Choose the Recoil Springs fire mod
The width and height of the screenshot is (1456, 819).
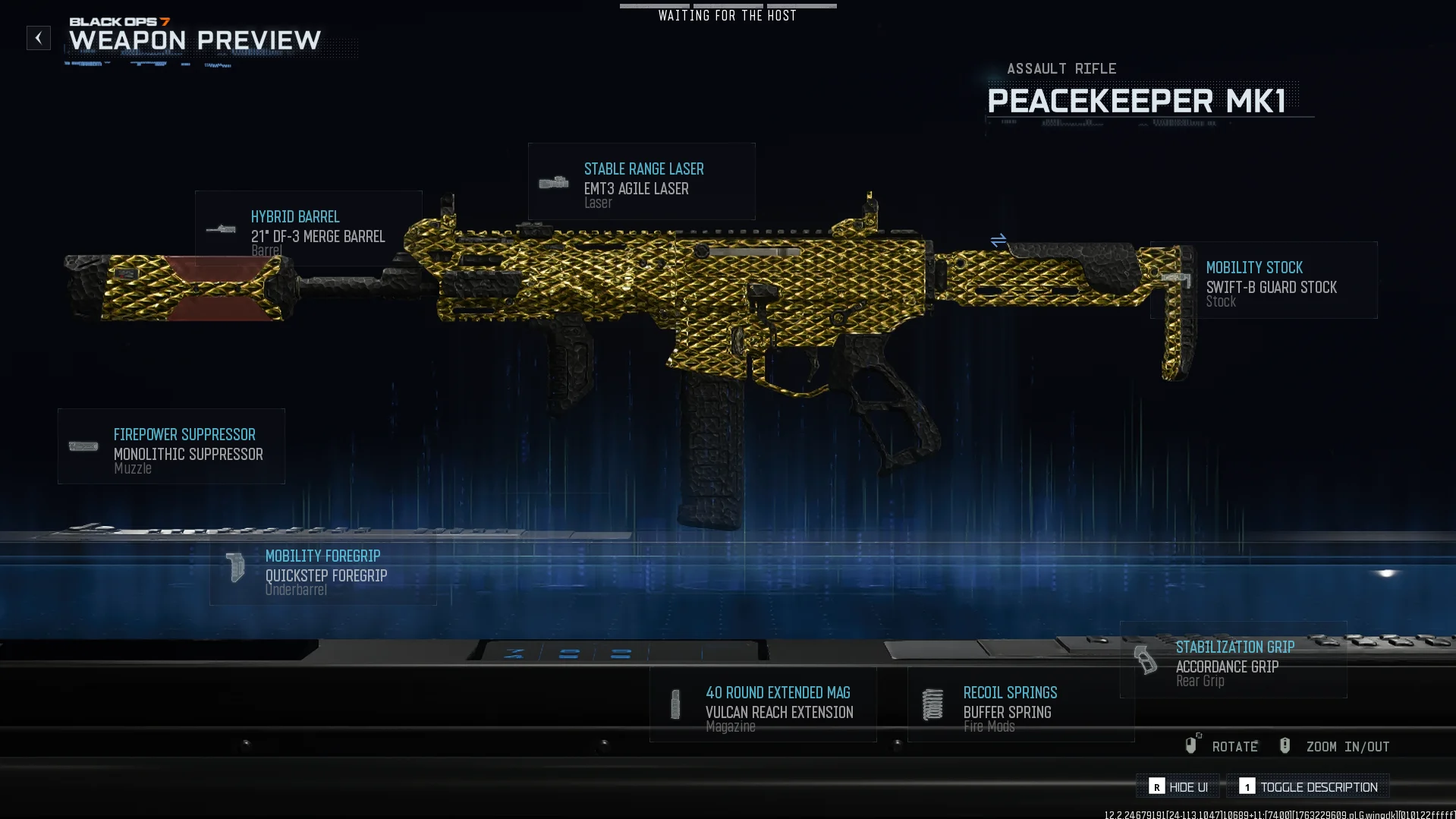[1021, 704]
